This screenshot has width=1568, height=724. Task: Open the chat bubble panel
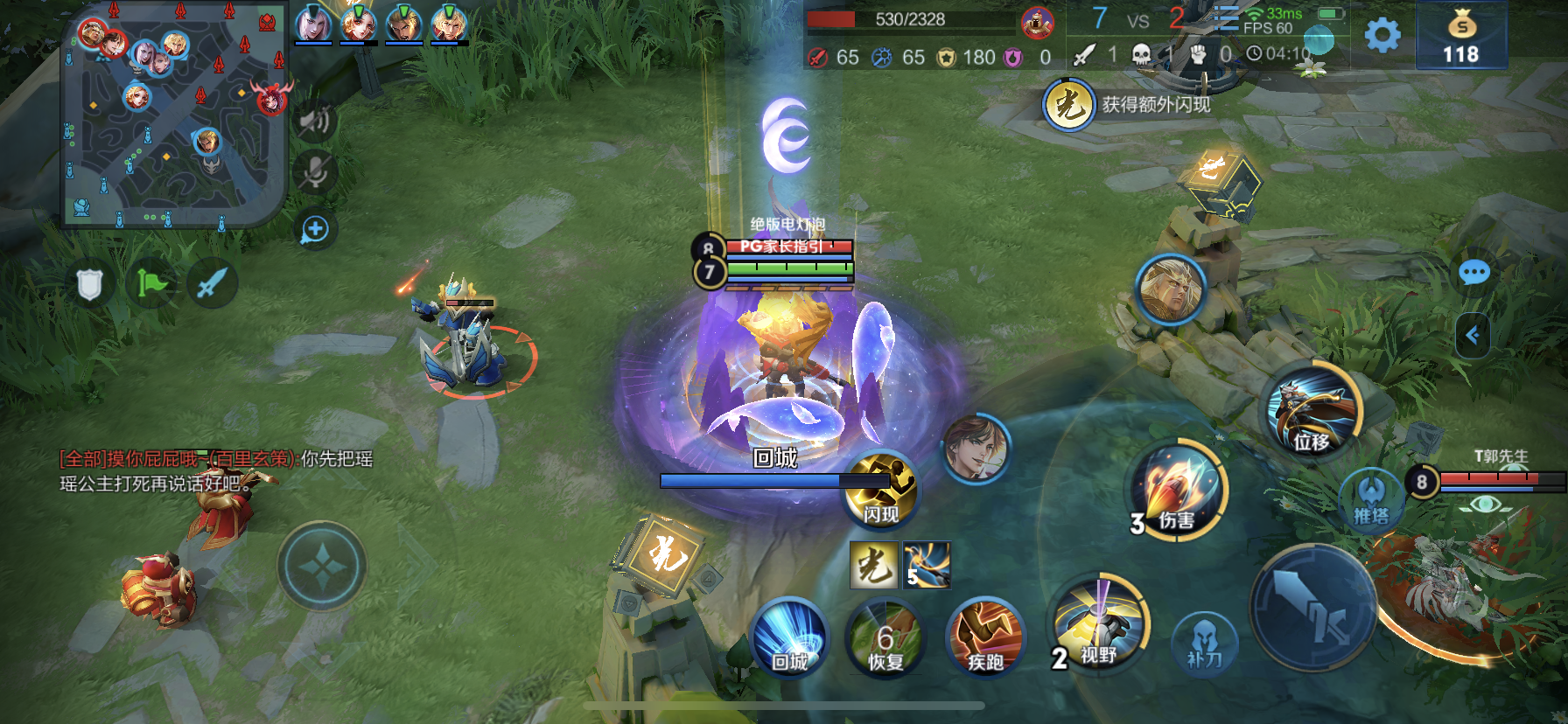(1474, 274)
